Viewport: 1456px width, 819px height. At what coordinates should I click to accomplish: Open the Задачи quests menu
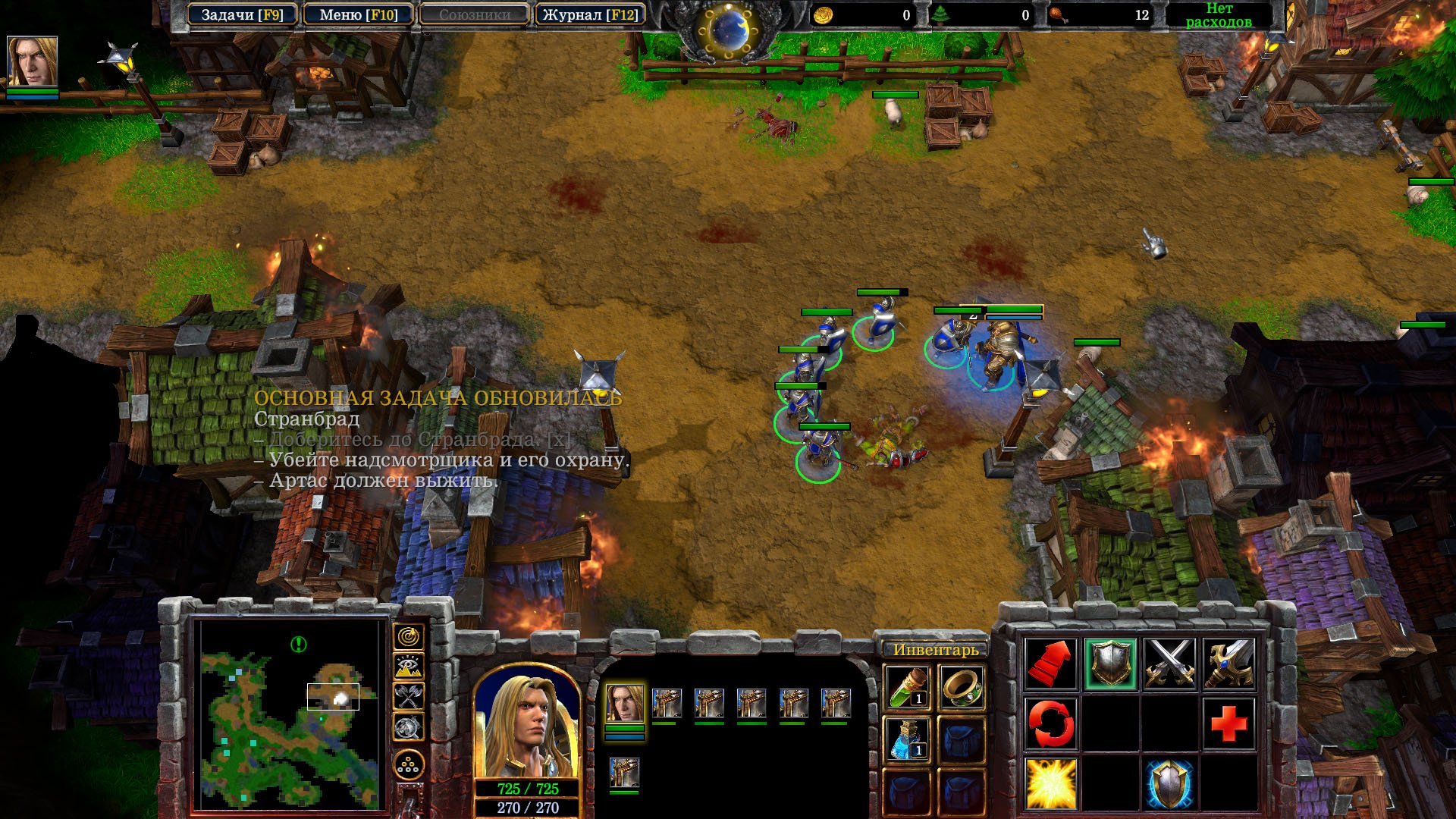[x=242, y=15]
